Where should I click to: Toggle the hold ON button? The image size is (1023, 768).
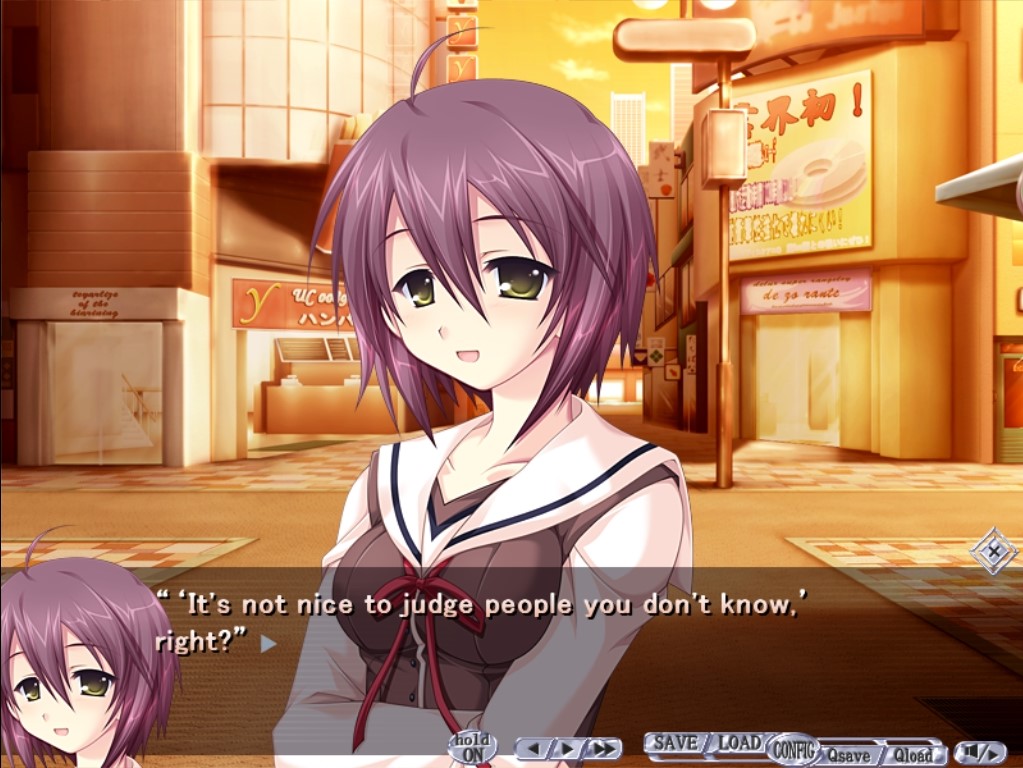click(x=472, y=746)
